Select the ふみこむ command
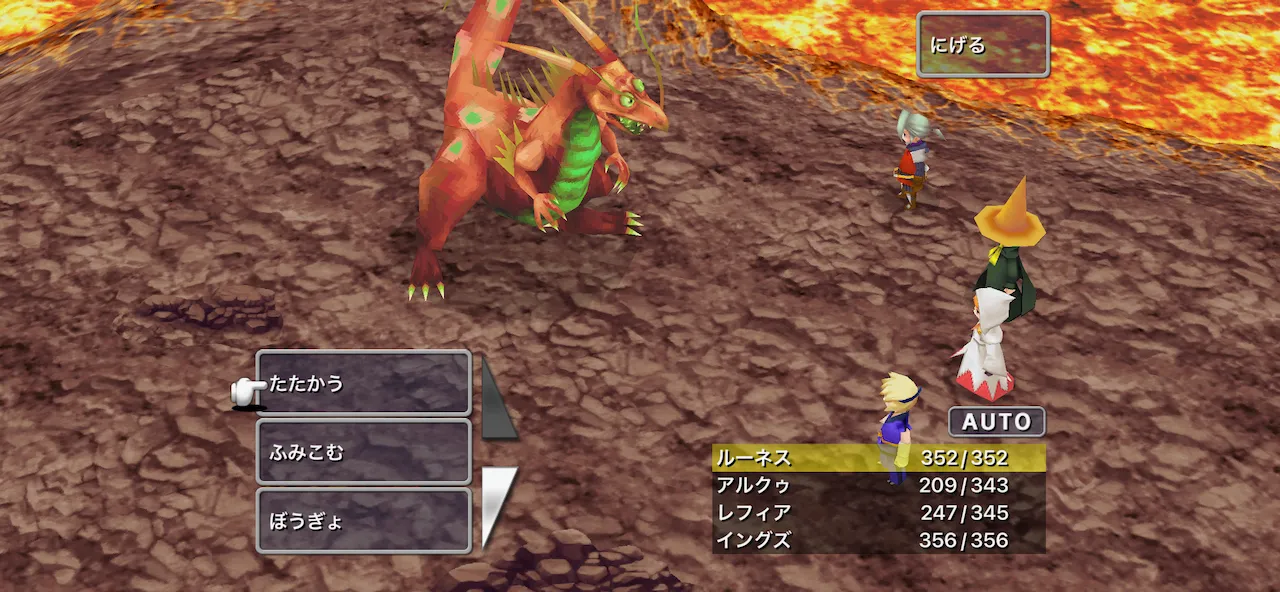The height and width of the screenshot is (592, 1280). pos(363,452)
